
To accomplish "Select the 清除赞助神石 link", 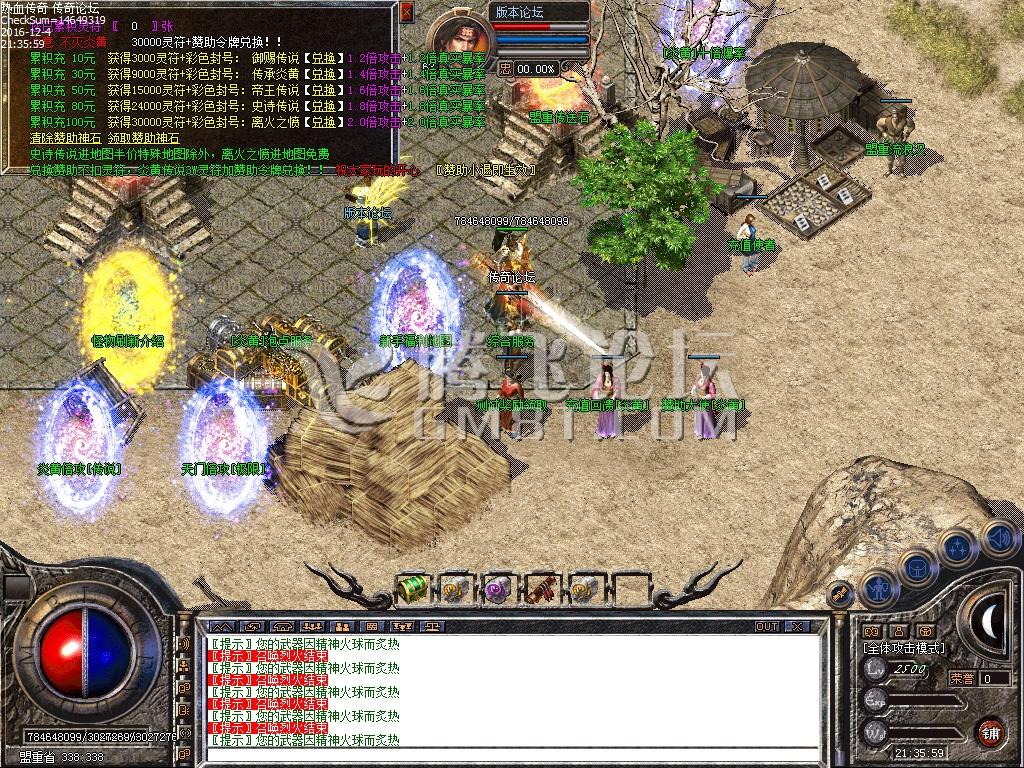I will [65, 138].
